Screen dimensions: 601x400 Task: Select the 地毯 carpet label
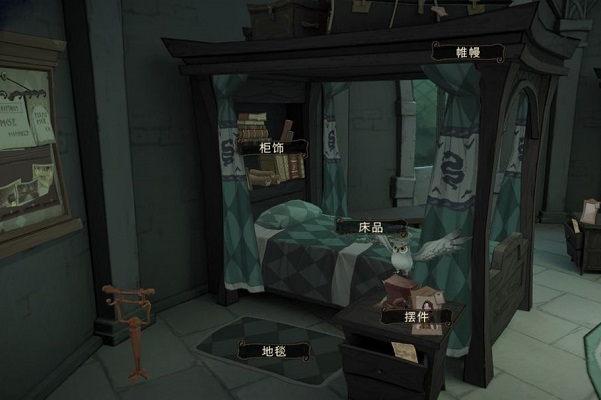click(x=273, y=350)
